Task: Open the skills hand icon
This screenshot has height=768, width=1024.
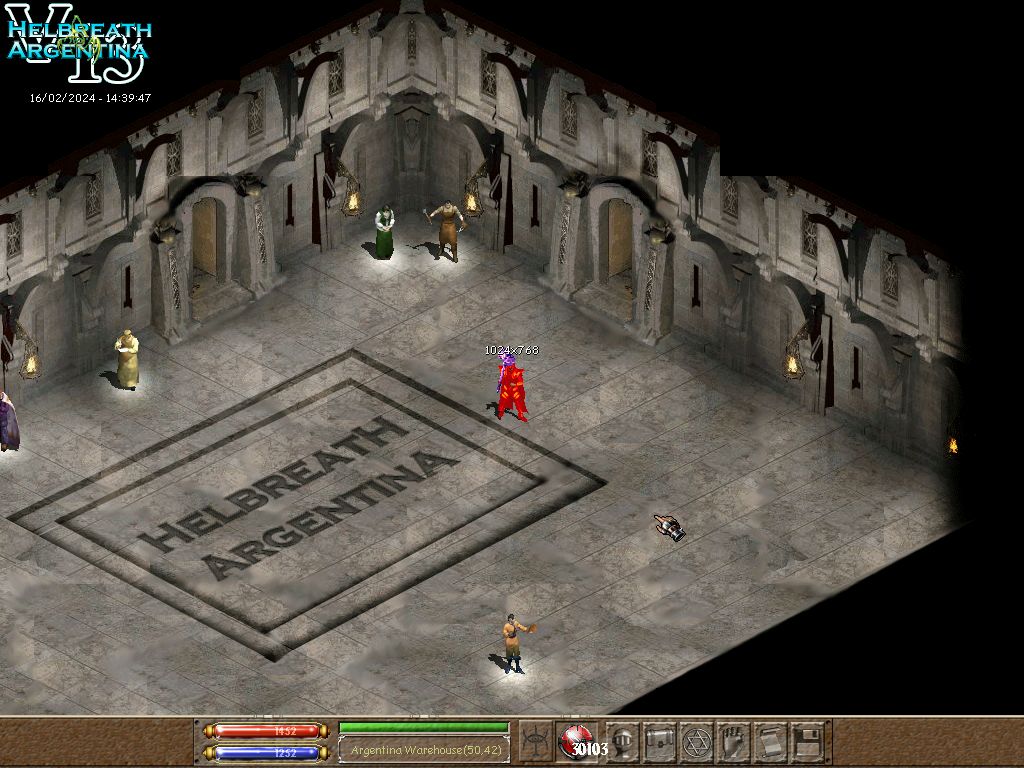Action: coord(734,742)
